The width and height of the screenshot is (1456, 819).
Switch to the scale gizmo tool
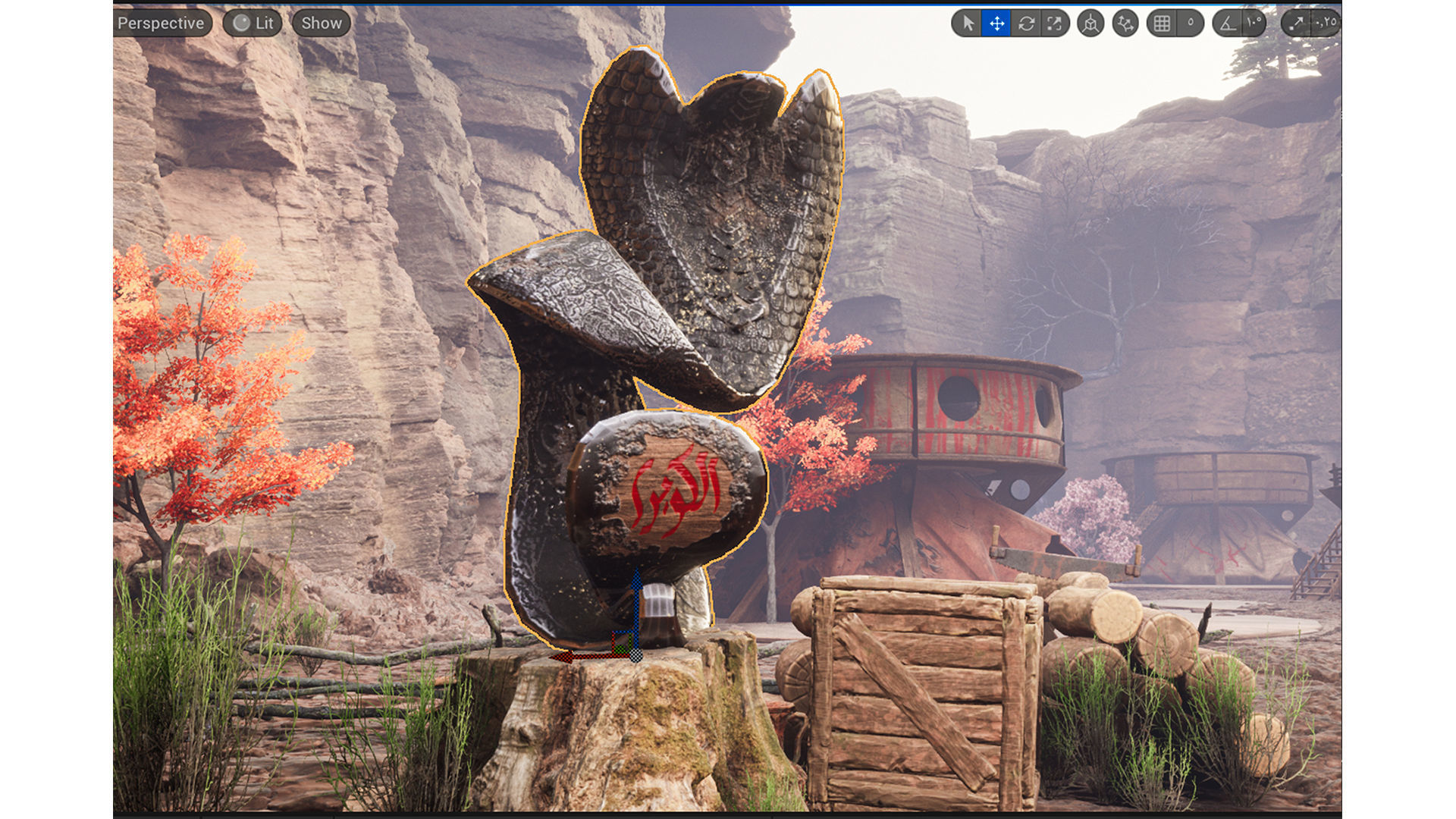pos(1055,24)
